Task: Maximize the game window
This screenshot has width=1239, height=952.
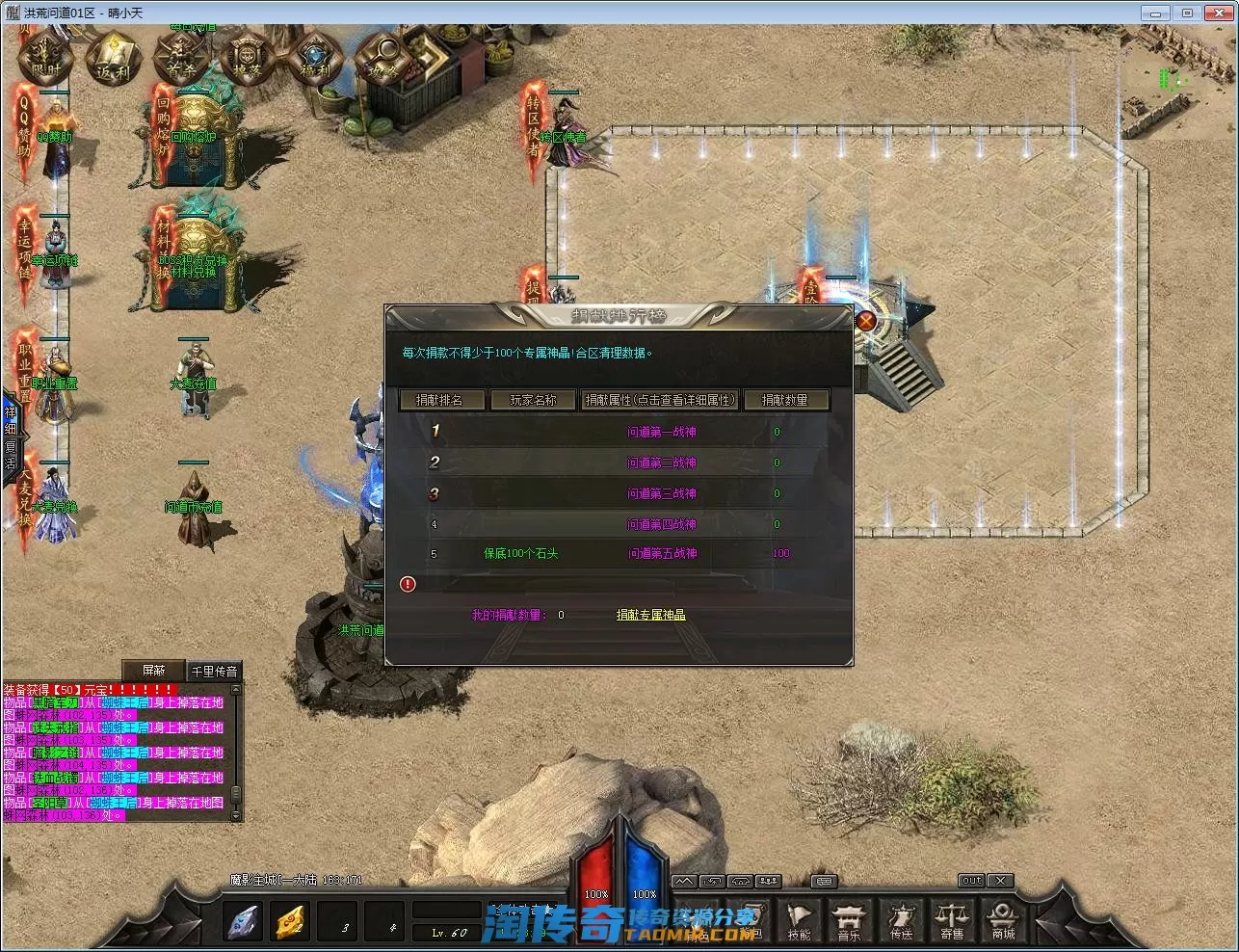Action: (1187, 13)
